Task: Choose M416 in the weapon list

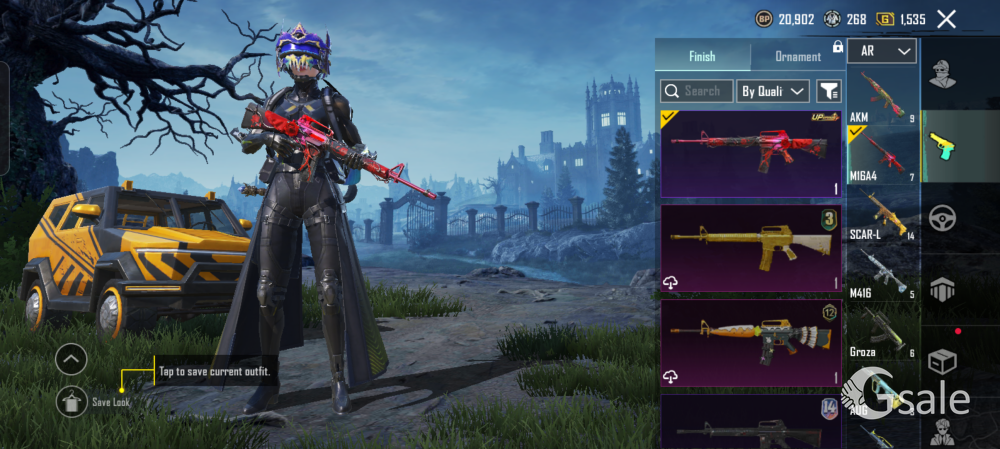Action: (x=882, y=272)
